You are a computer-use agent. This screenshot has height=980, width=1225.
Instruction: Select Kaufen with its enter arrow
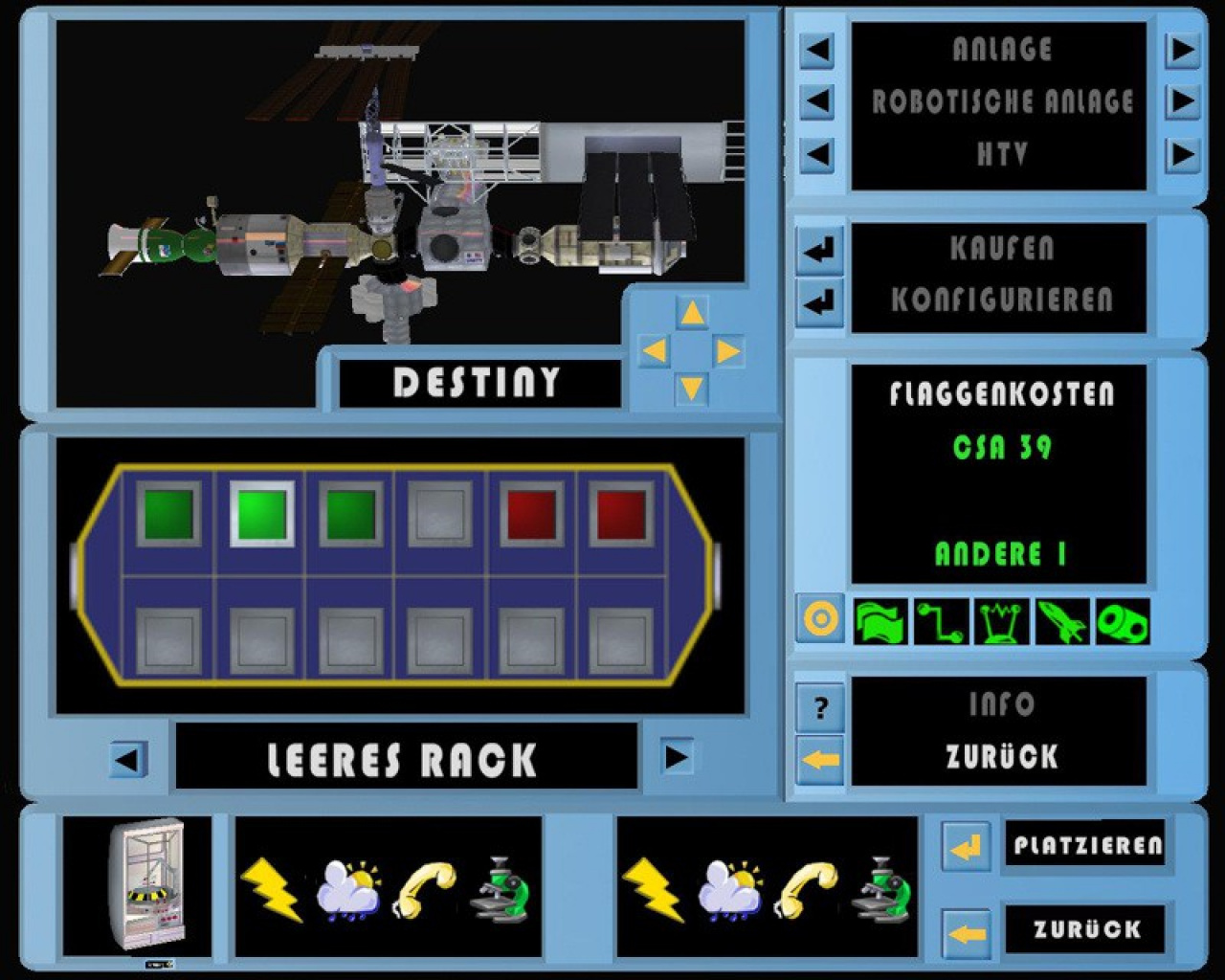coord(818,251)
